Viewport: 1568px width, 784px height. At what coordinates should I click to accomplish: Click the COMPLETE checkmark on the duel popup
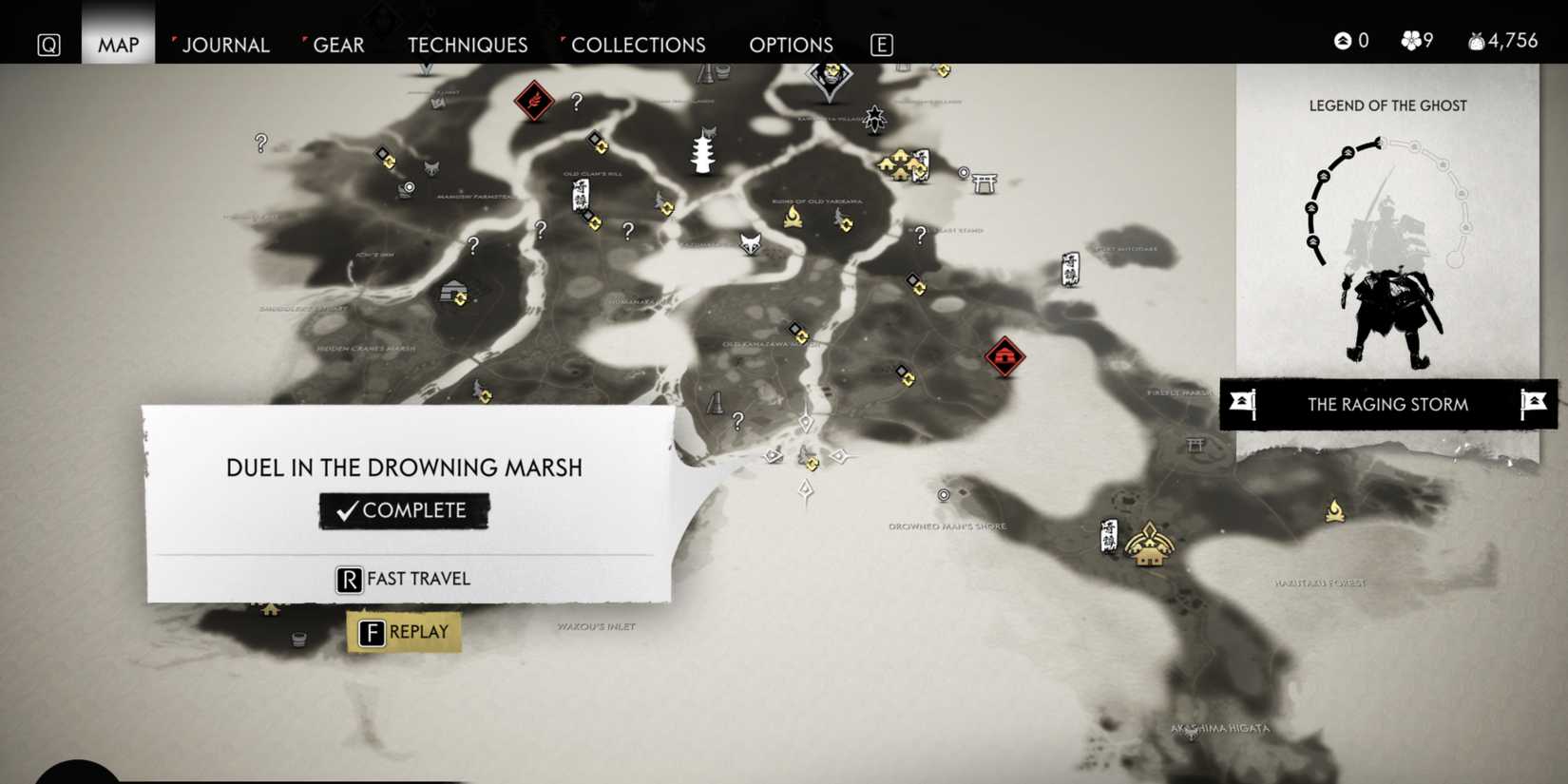(x=403, y=509)
